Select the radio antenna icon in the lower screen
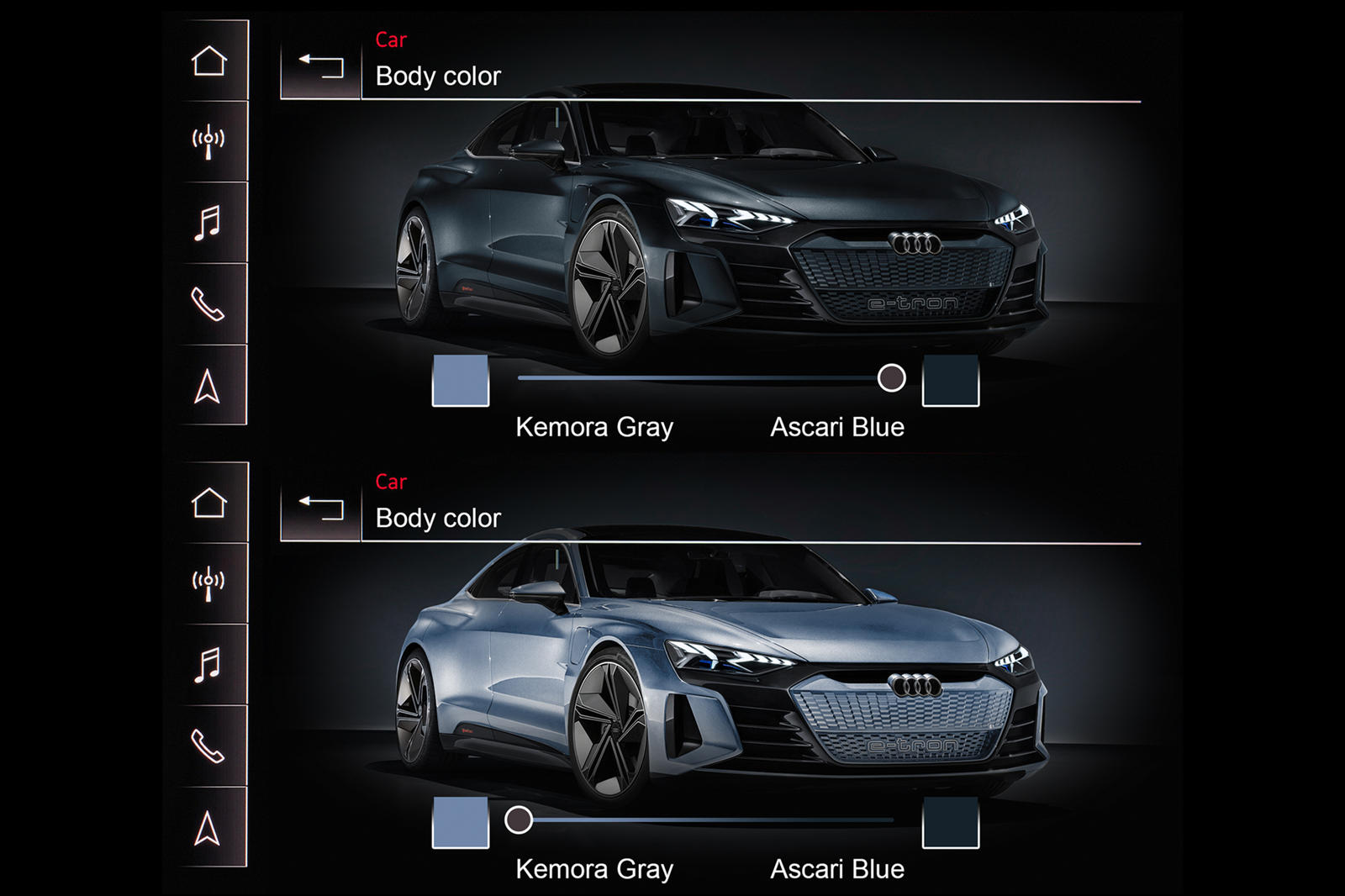The height and width of the screenshot is (896, 1345). point(208,582)
